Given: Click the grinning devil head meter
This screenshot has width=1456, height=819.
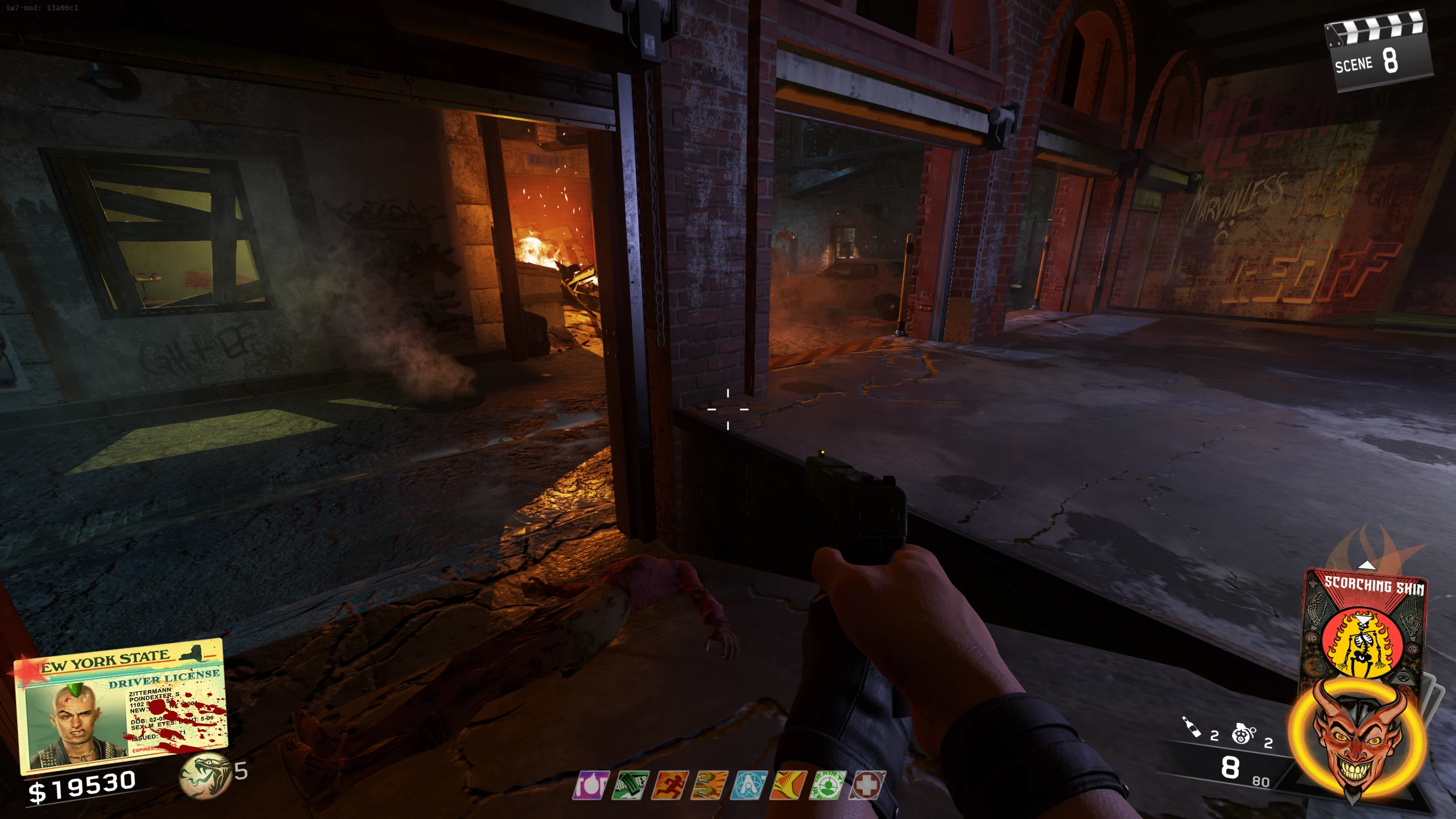Looking at the screenshot, I should tap(1356, 739).
